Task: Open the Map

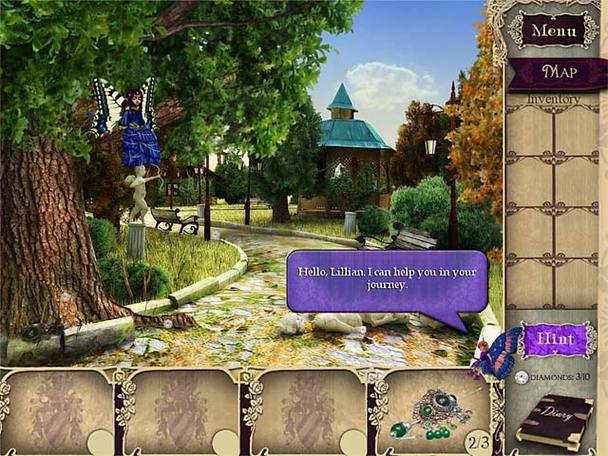Action: 558,72
